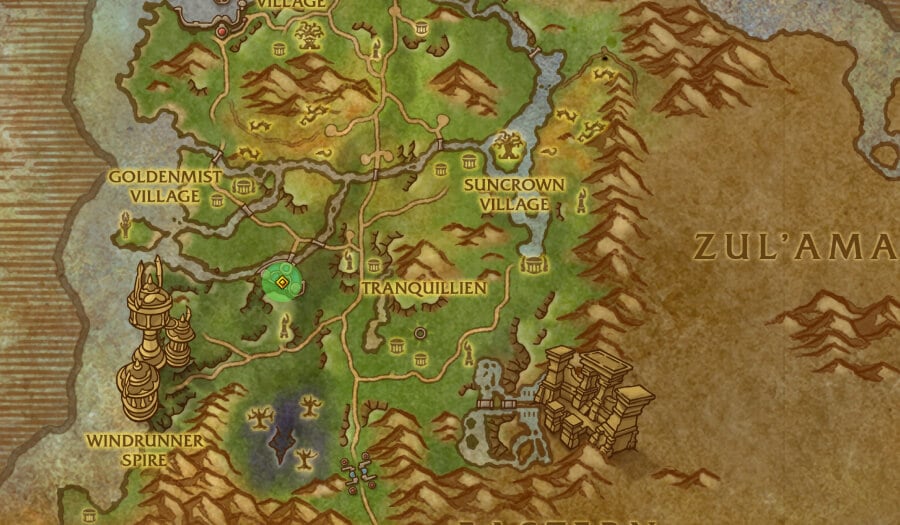Click the small grey ring marker below Tranquillien
Viewport: 900px width, 525px height.
click(420, 333)
